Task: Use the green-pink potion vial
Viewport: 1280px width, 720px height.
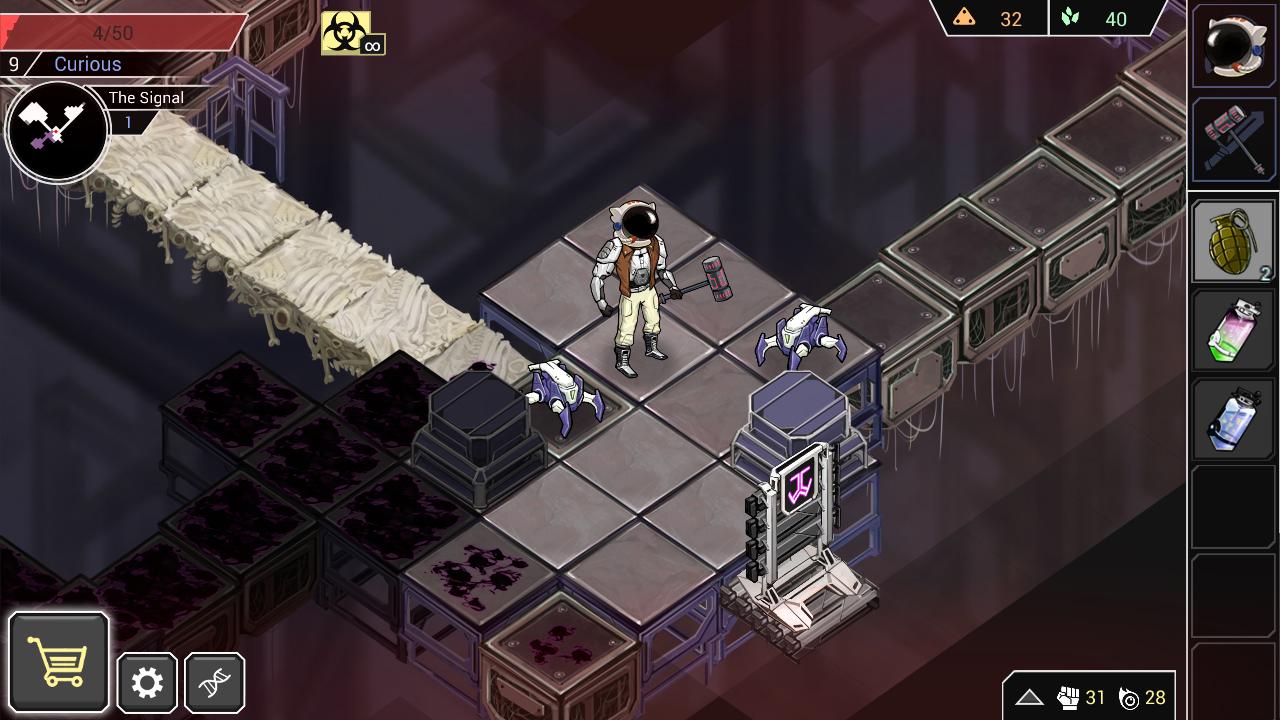Action: click(x=1233, y=331)
